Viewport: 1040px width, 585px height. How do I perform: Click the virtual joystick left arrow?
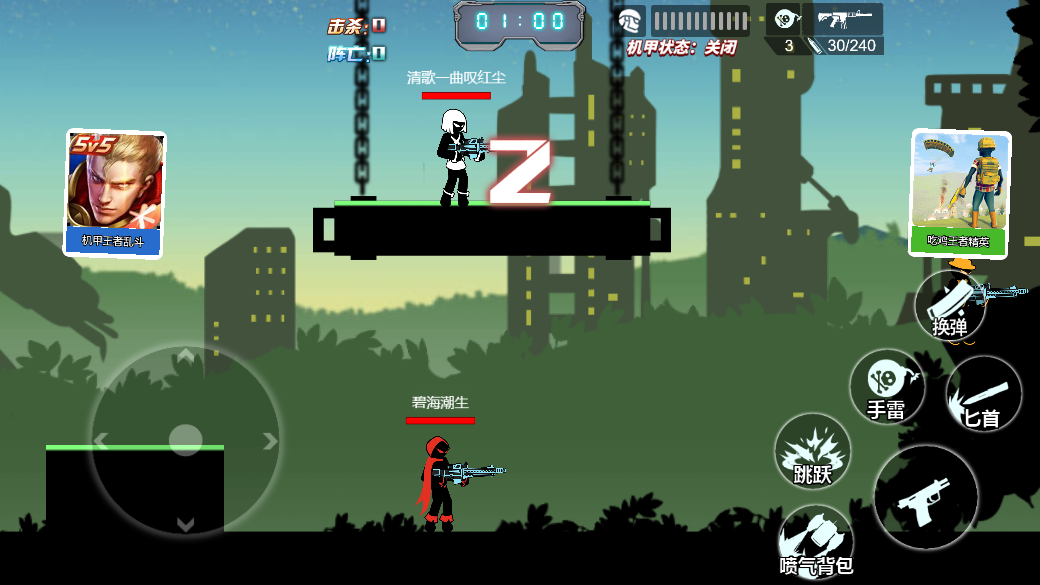click(x=100, y=440)
